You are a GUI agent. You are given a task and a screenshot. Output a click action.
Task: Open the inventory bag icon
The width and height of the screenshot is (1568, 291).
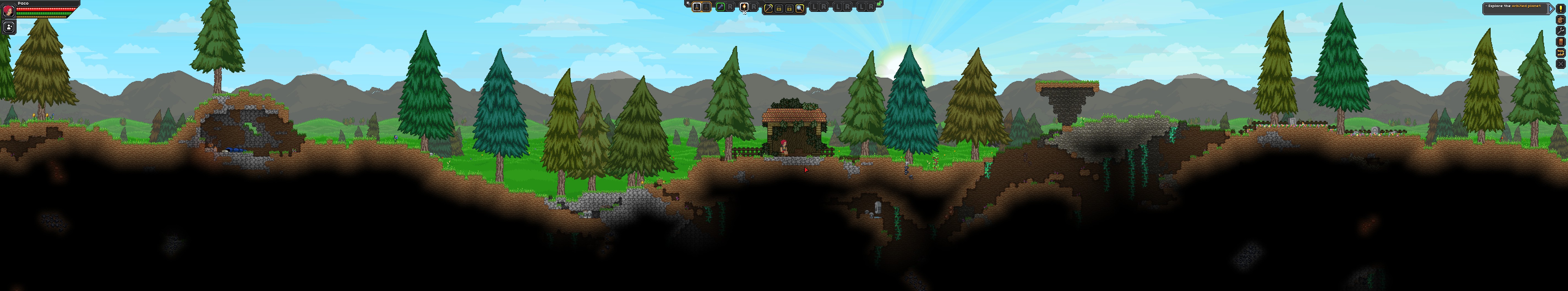point(1560,20)
